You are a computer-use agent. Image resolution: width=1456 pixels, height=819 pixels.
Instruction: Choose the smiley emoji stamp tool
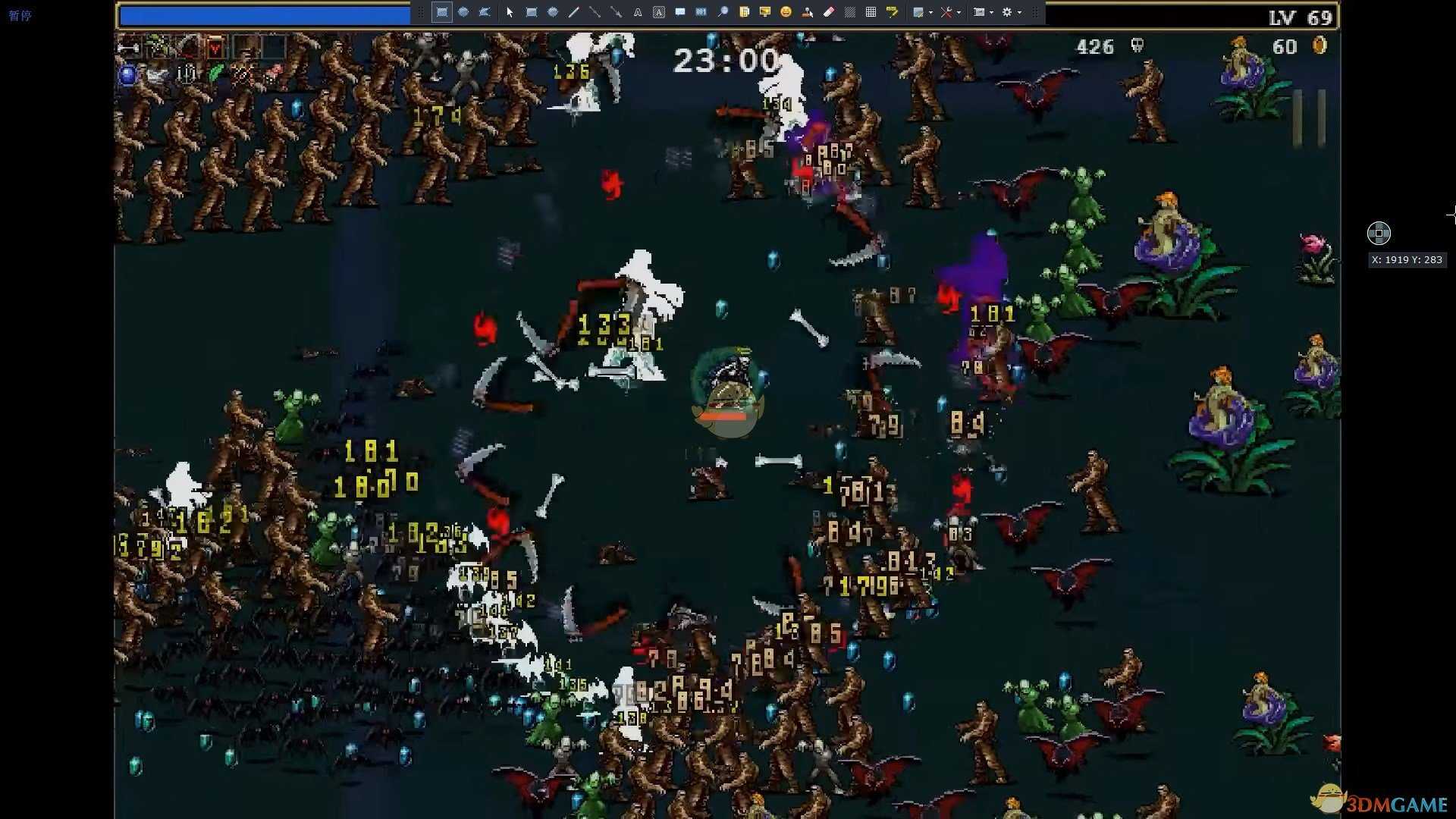pos(786,12)
